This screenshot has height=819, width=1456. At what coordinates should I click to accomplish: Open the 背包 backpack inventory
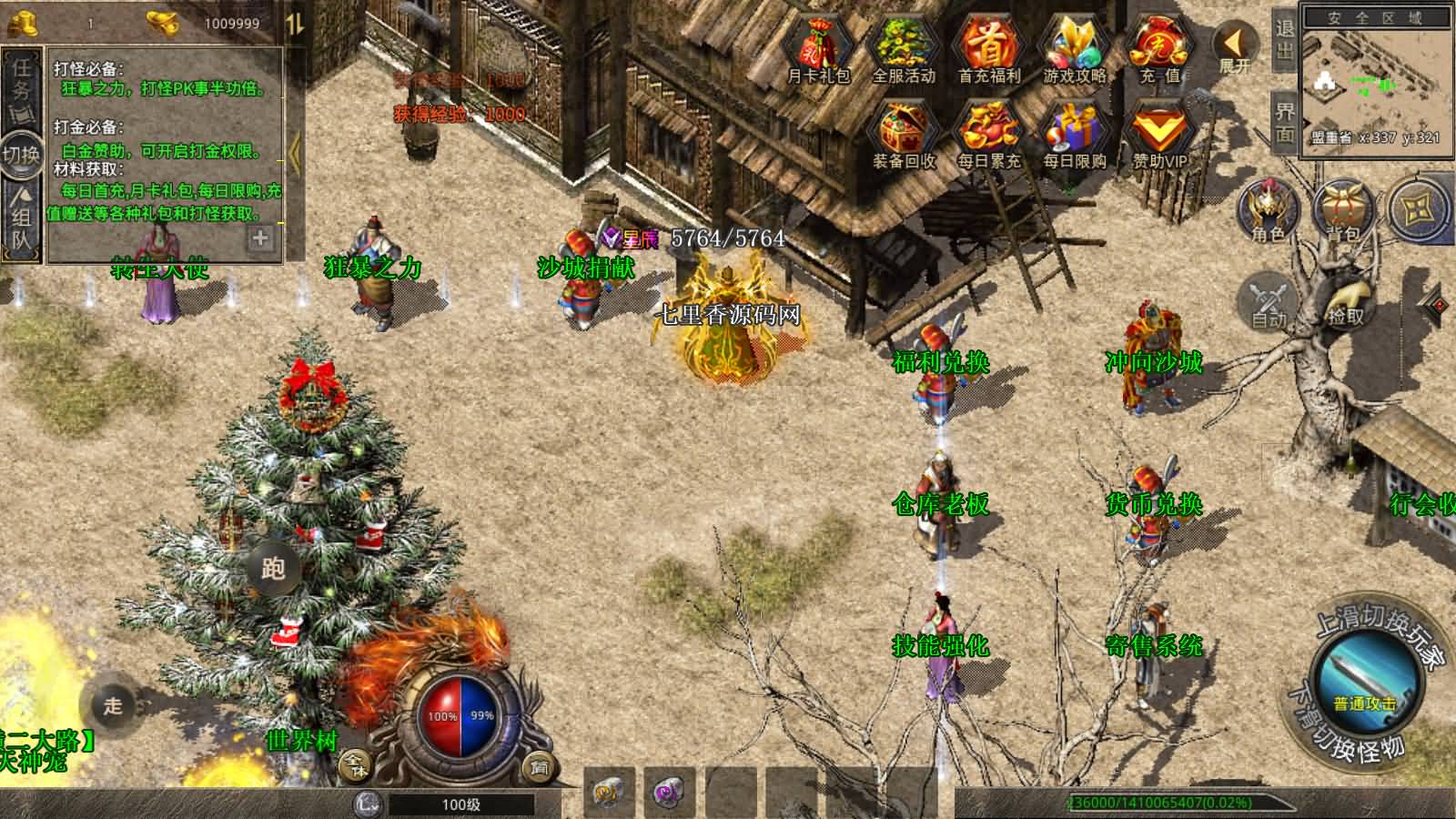1342,211
